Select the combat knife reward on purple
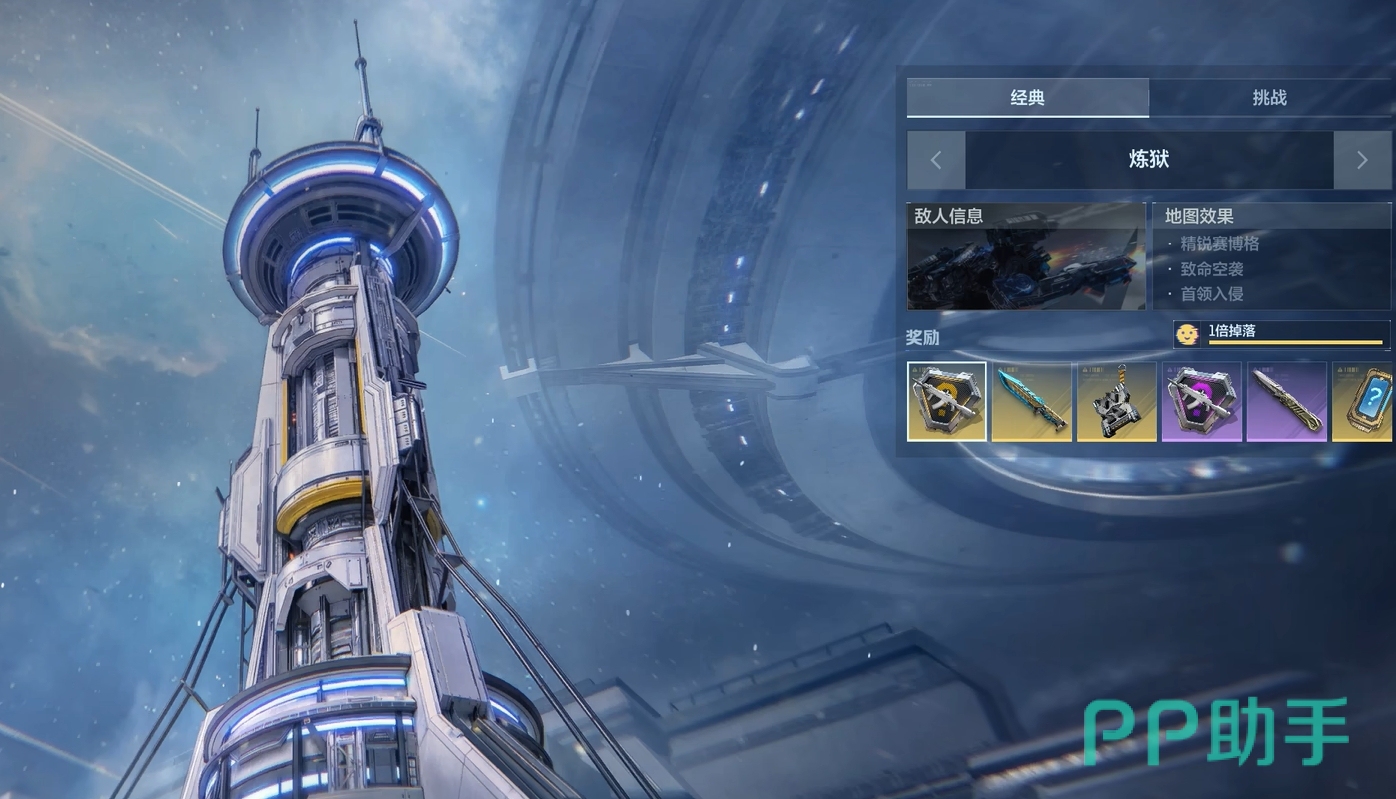1396x799 pixels. 1286,401
